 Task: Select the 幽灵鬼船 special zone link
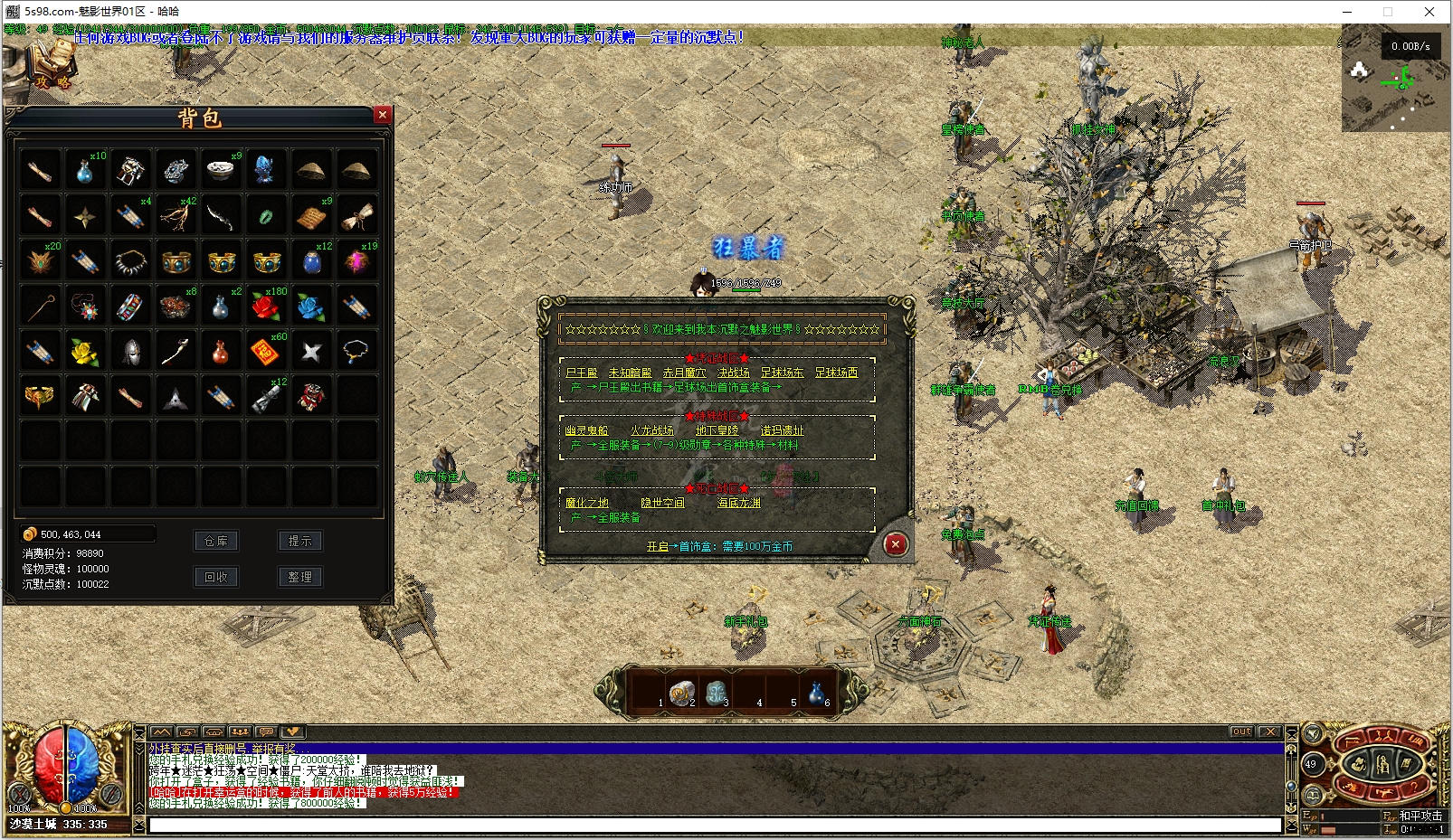point(586,430)
